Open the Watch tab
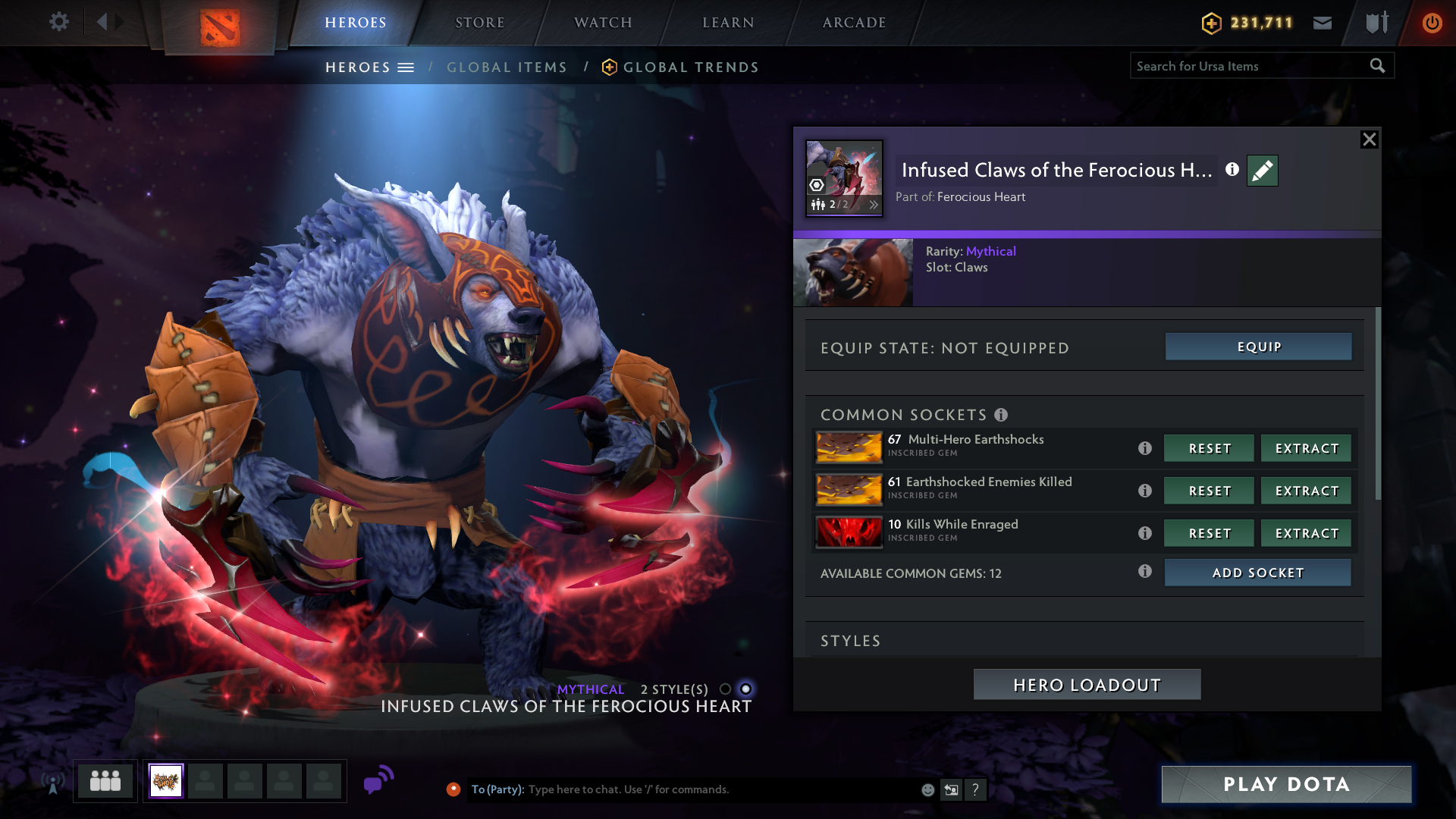The image size is (1456, 819). click(603, 23)
